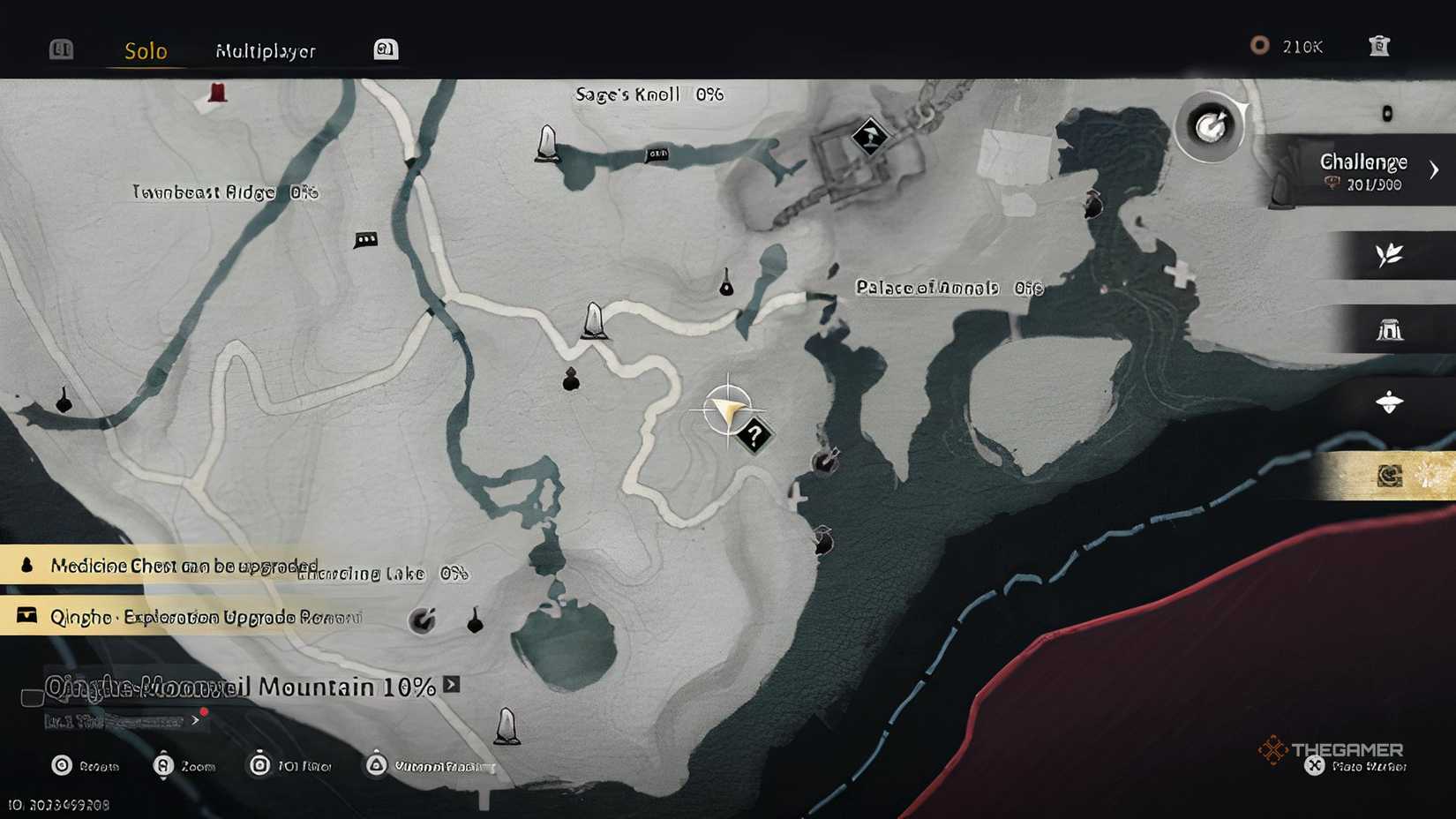Screen dimensions: 1456x819
Task: Expand the Challenge panel with its chevron
Action: pos(1436,168)
